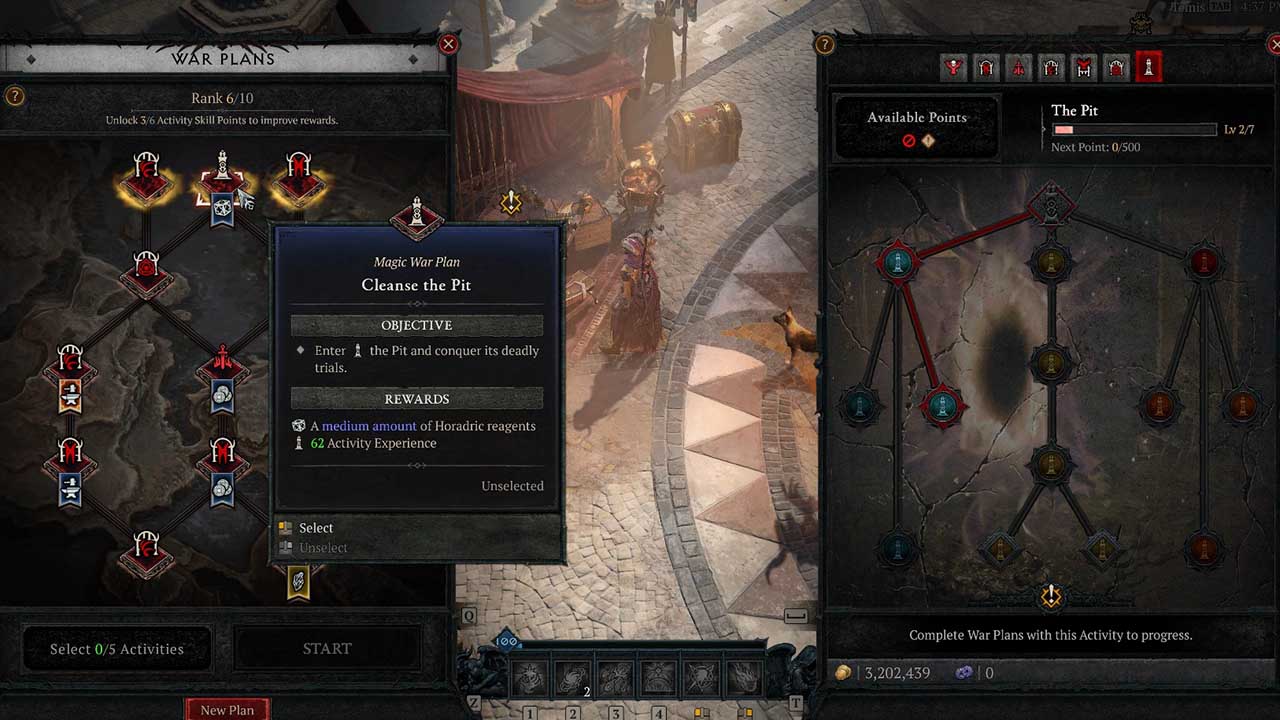Close the activity skill tree panel

(1273, 44)
